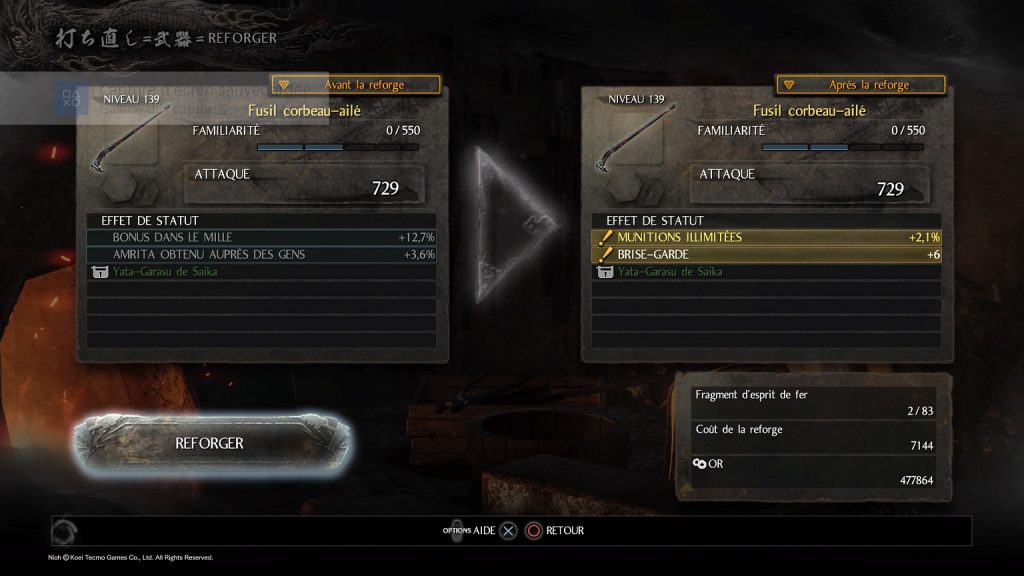Select the Après la reforge tab
Image resolution: width=1024 pixels, height=576 pixels.
click(x=861, y=85)
